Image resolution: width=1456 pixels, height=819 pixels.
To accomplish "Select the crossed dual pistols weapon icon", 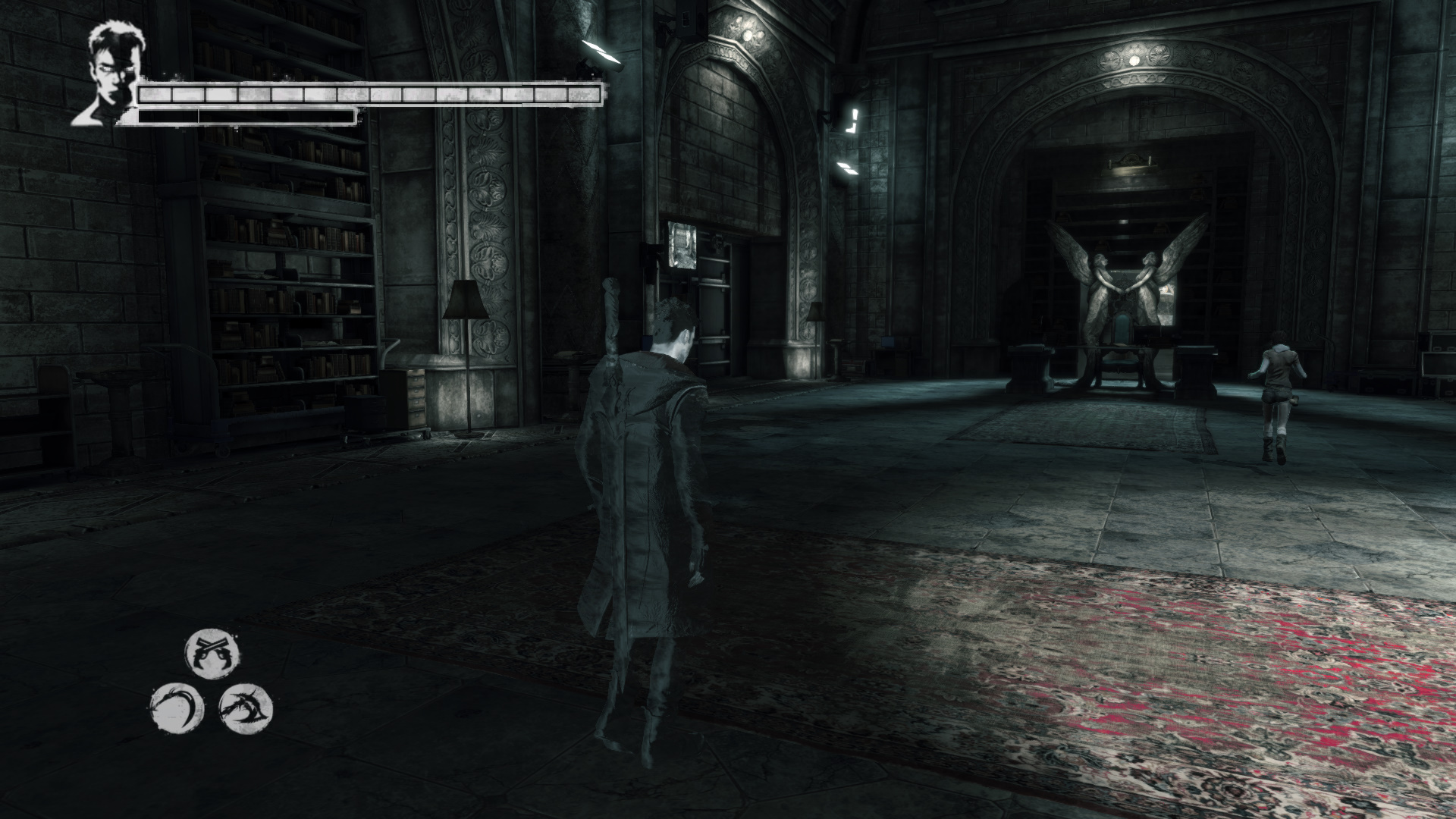I will point(212,654).
